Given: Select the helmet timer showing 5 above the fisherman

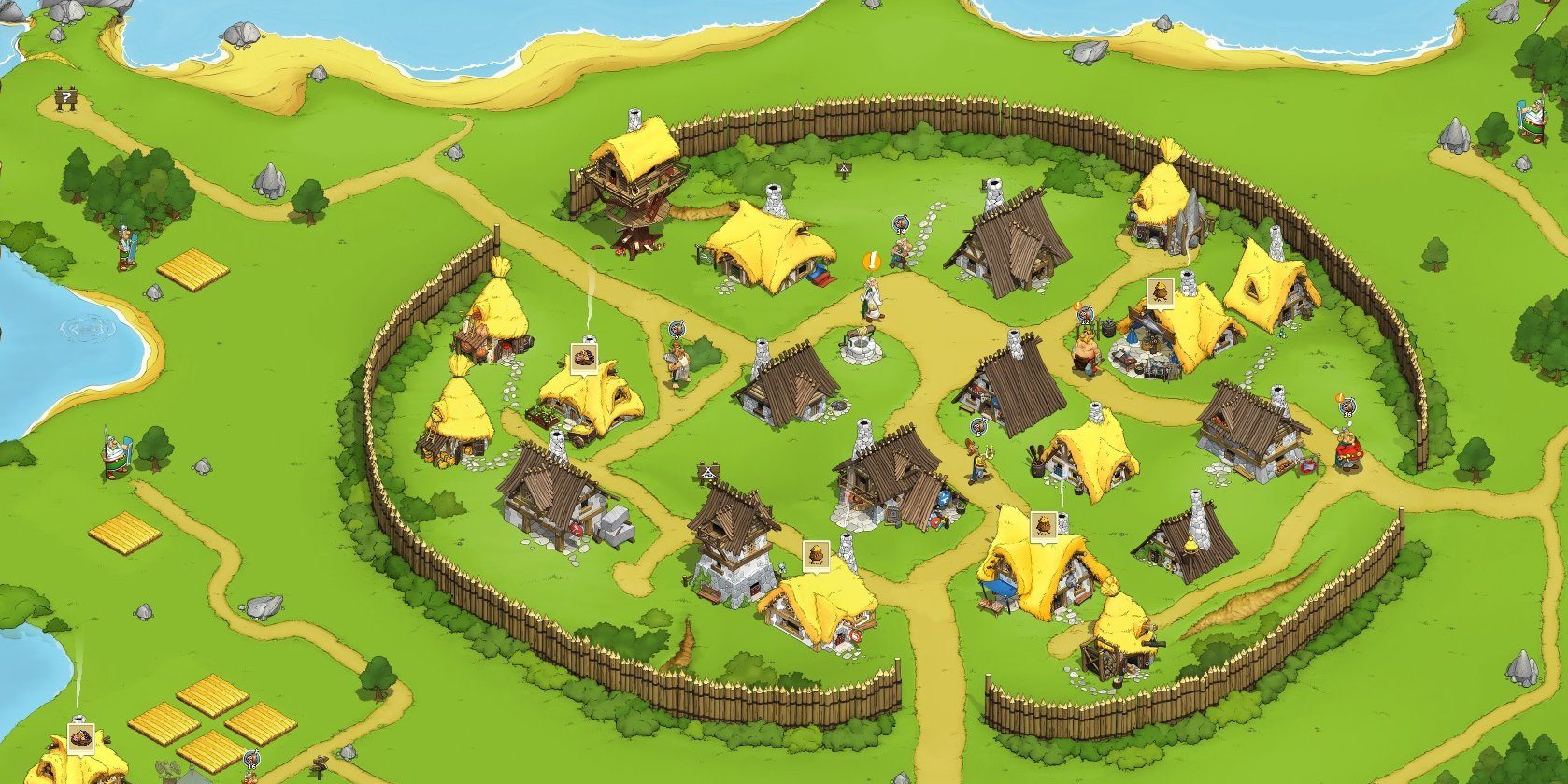Looking at the screenshot, I should 675,330.
